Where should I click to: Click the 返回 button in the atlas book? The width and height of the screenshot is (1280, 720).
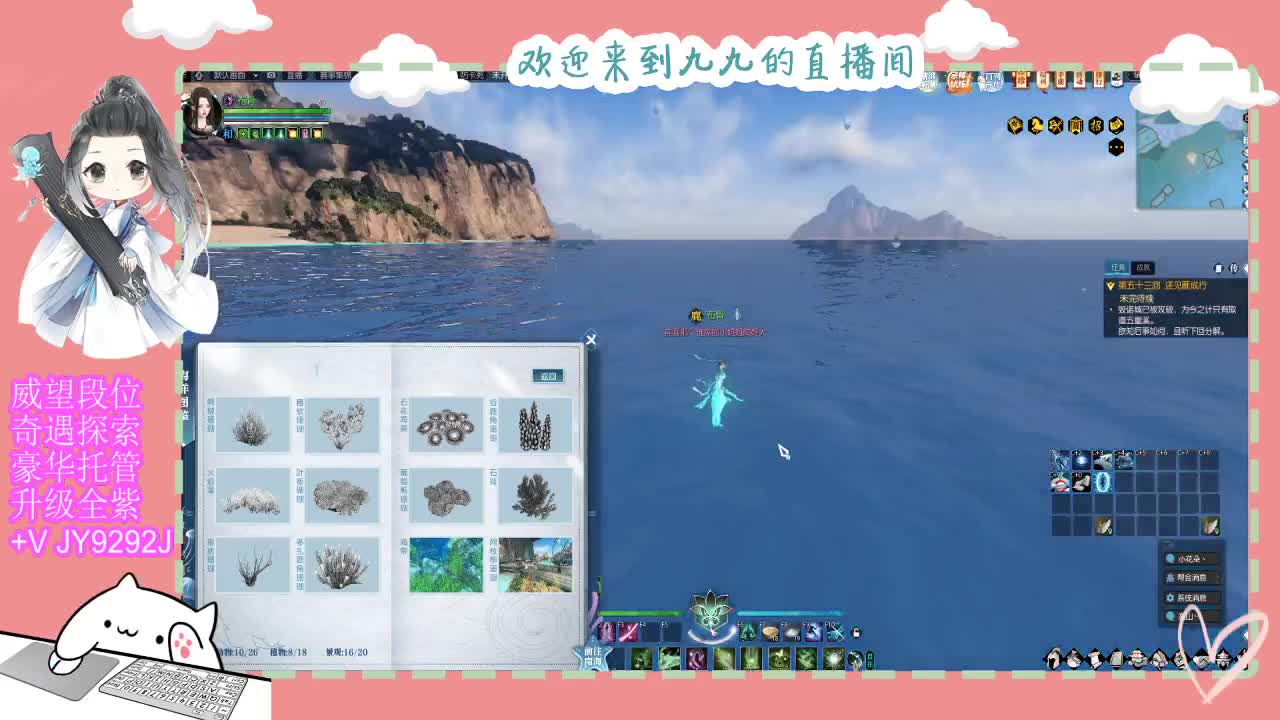click(548, 375)
